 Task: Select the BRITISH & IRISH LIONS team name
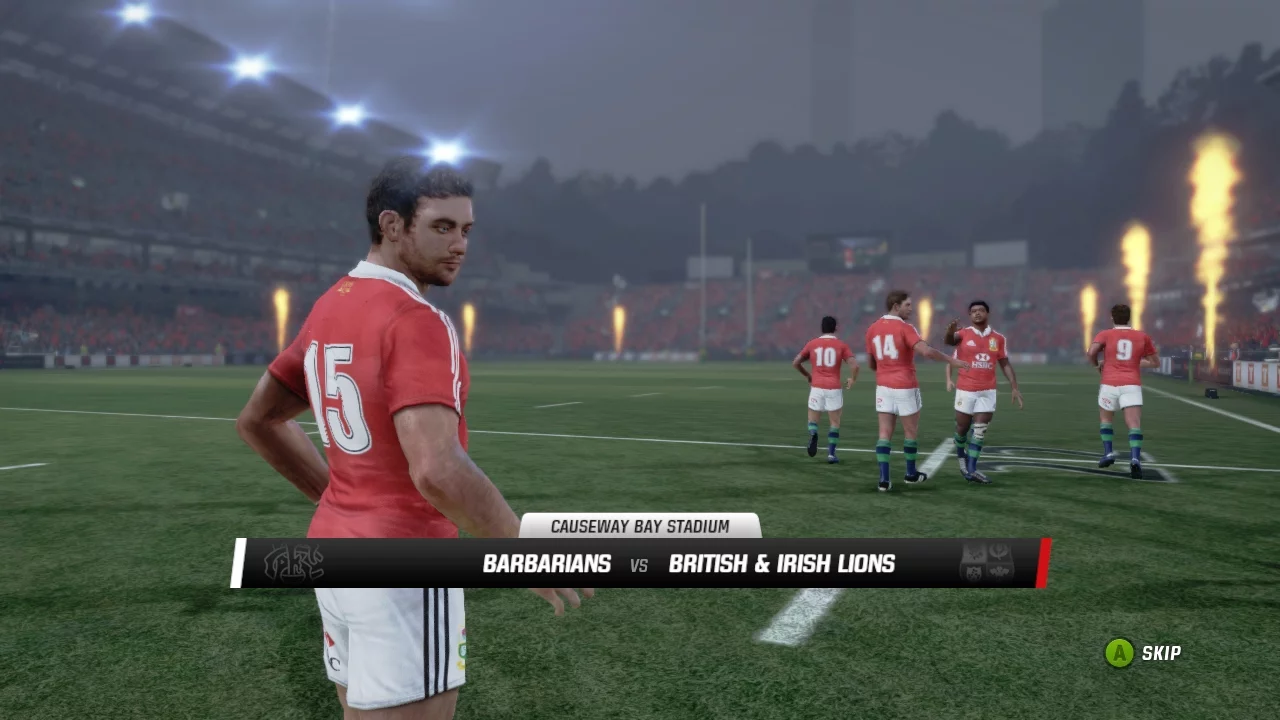click(784, 563)
